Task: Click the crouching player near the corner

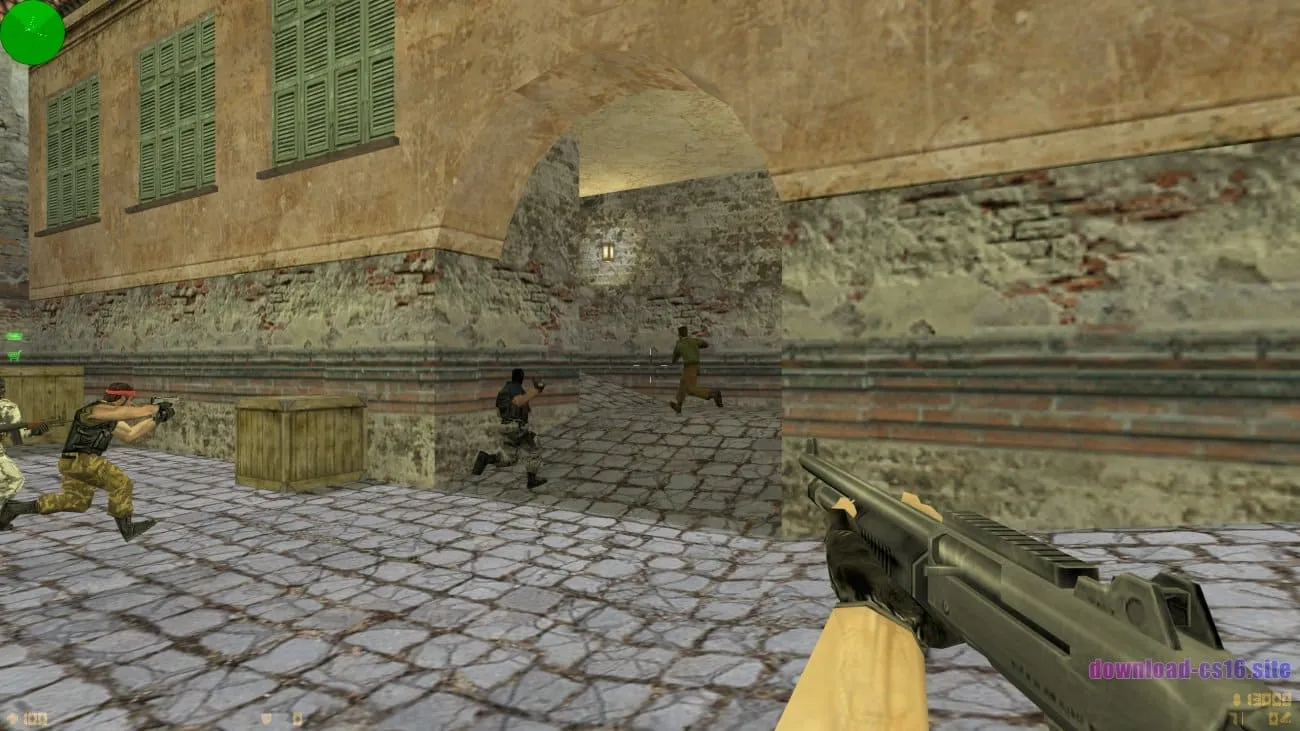Action: pos(515,420)
